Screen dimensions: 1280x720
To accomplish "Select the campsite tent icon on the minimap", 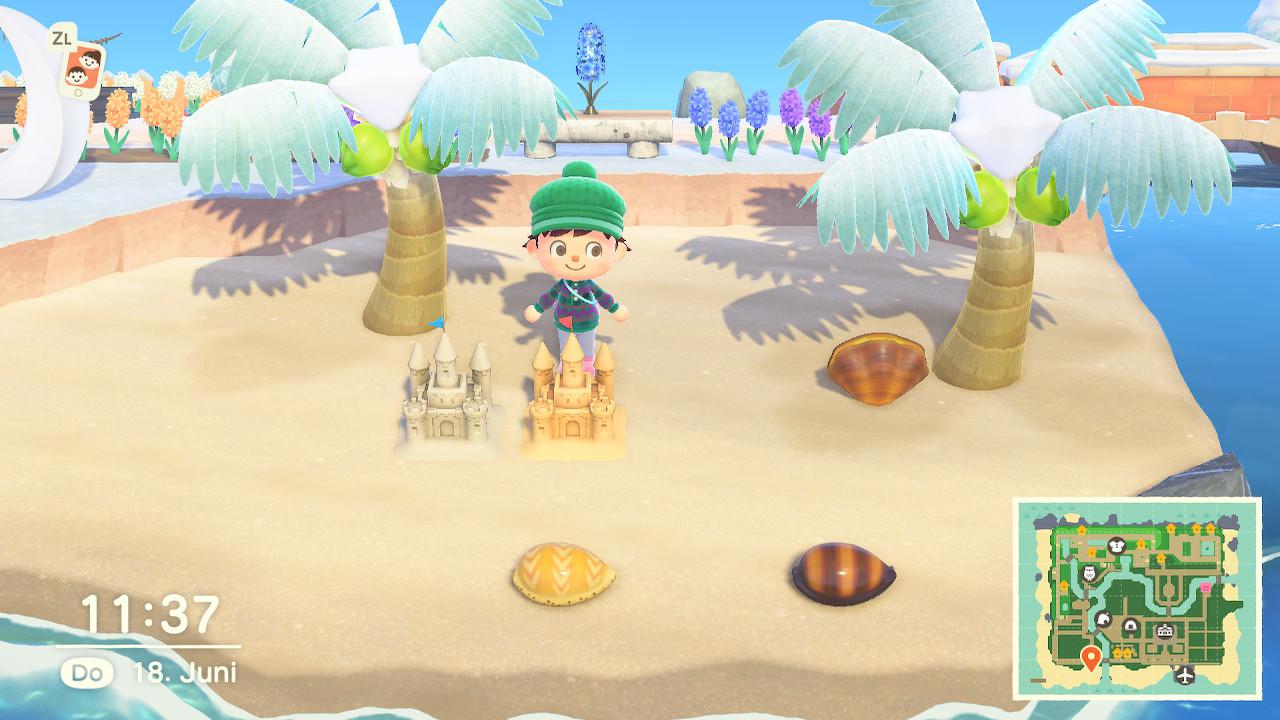I will click(1105, 618).
